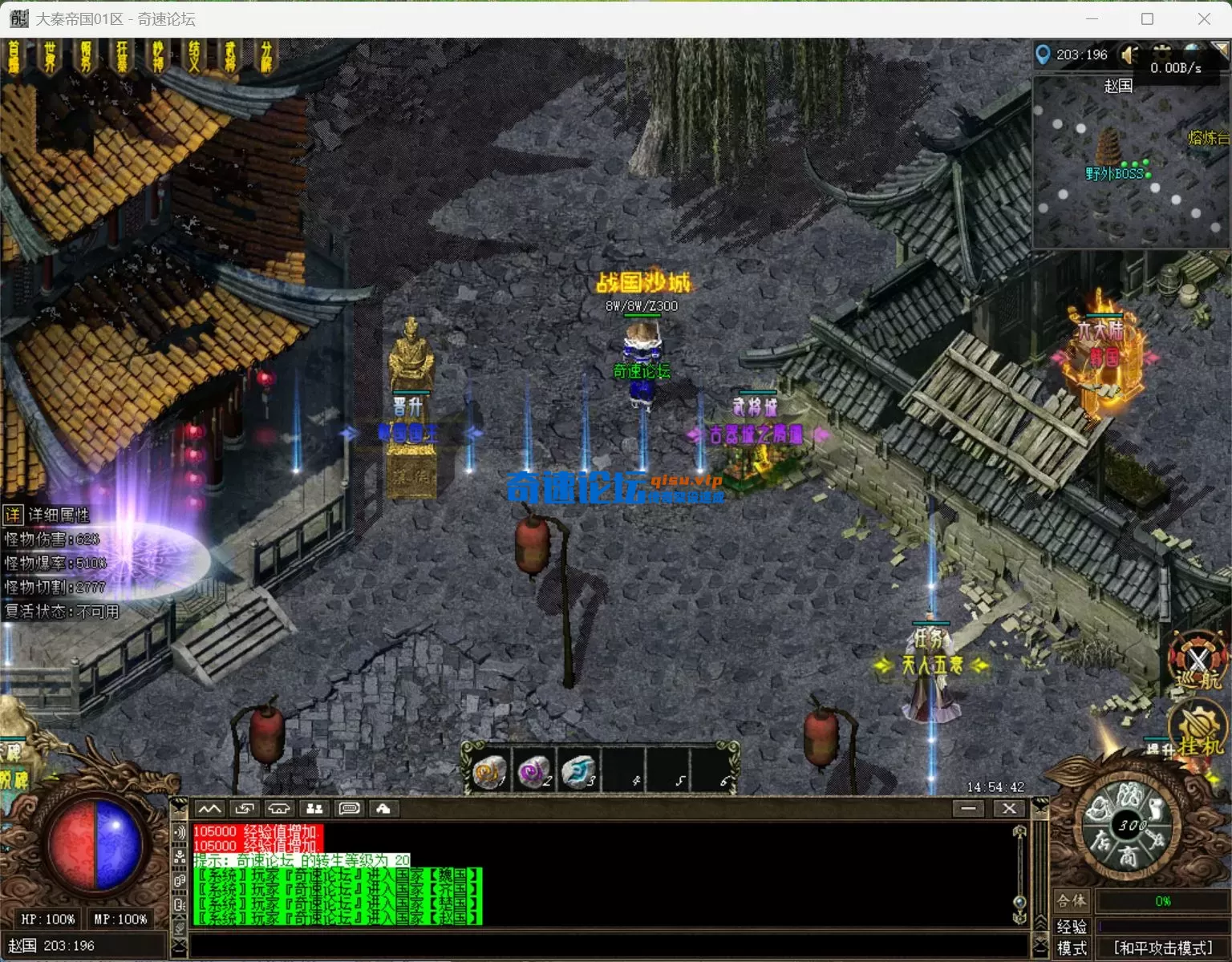Change the 和平攻击模式 attack mode
Viewport: 1232px width, 962px height.
1163,948
